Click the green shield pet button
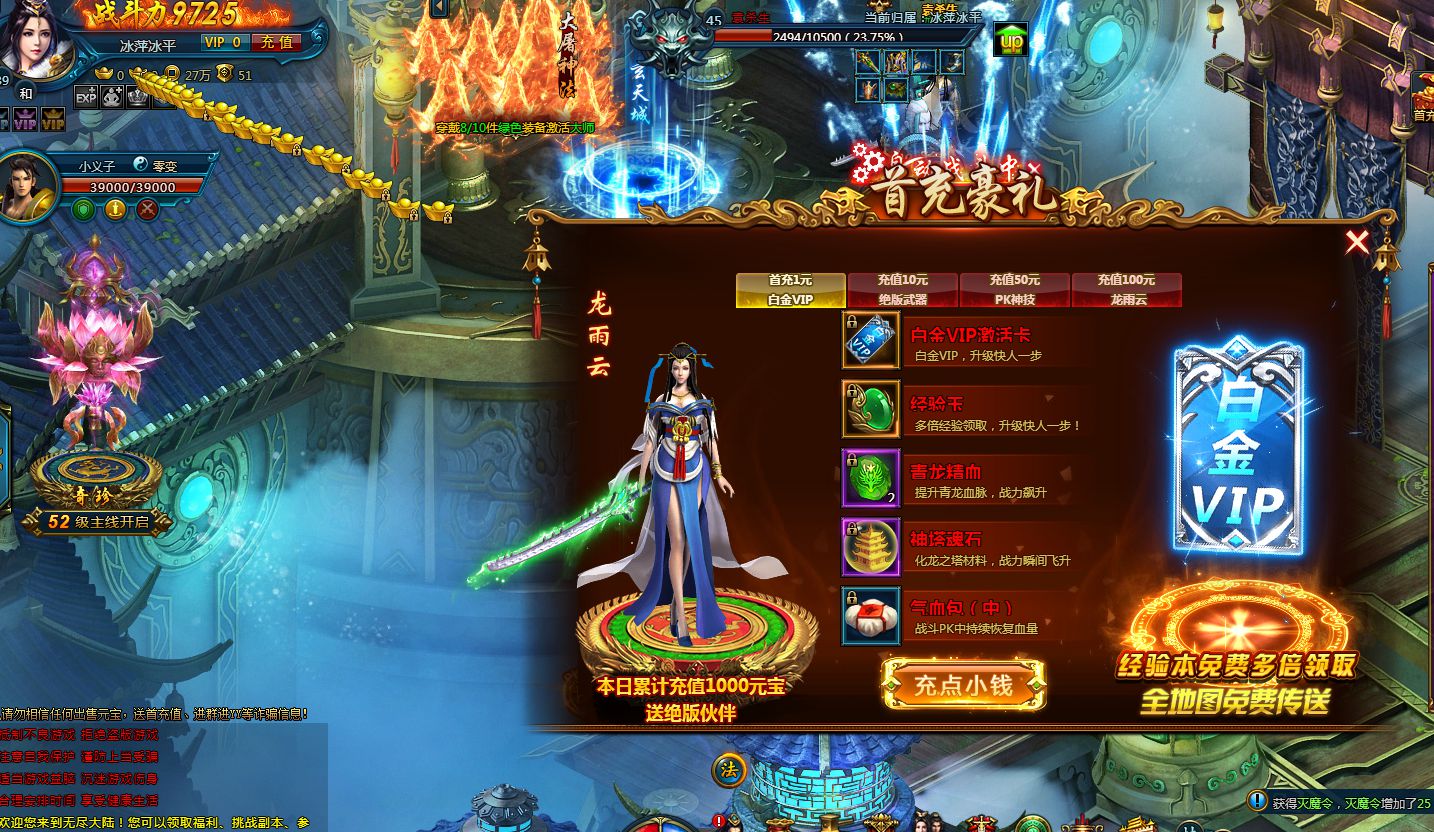The height and width of the screenshot is (832, 1434). (84, 209)
